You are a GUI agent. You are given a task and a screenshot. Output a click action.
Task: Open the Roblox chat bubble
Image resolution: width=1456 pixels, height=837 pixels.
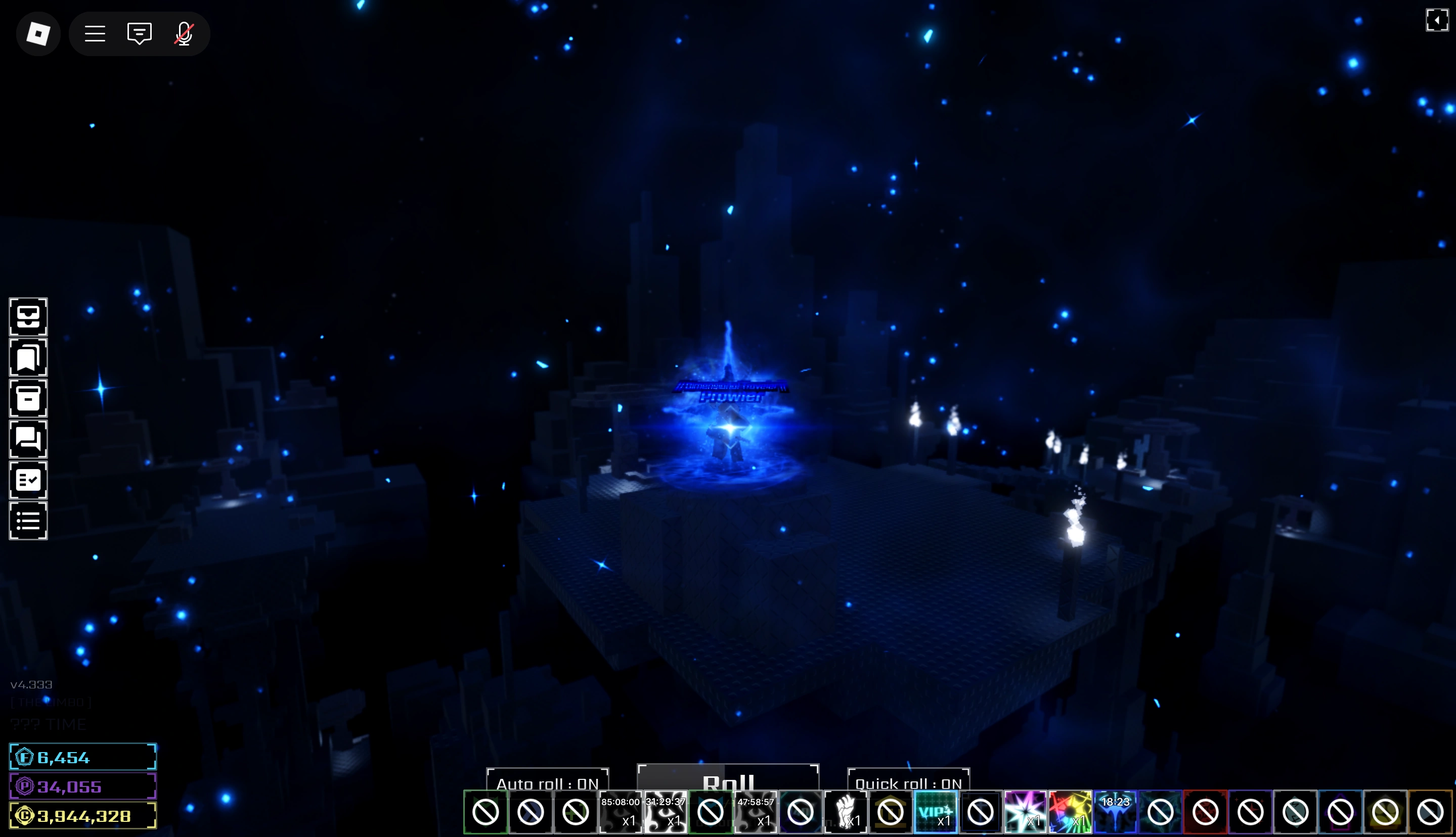[138, 33]
